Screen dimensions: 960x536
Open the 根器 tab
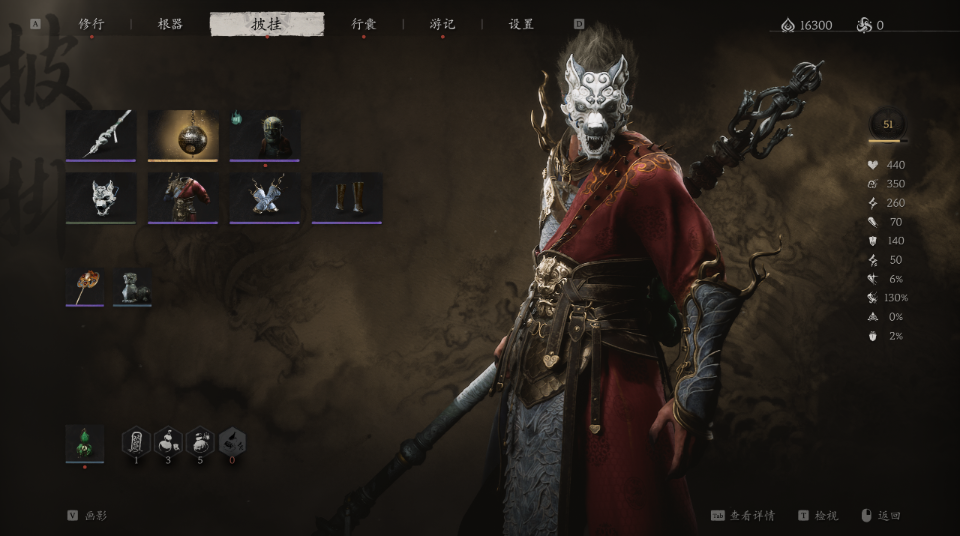pyautogui.click(x=170, y=24)
